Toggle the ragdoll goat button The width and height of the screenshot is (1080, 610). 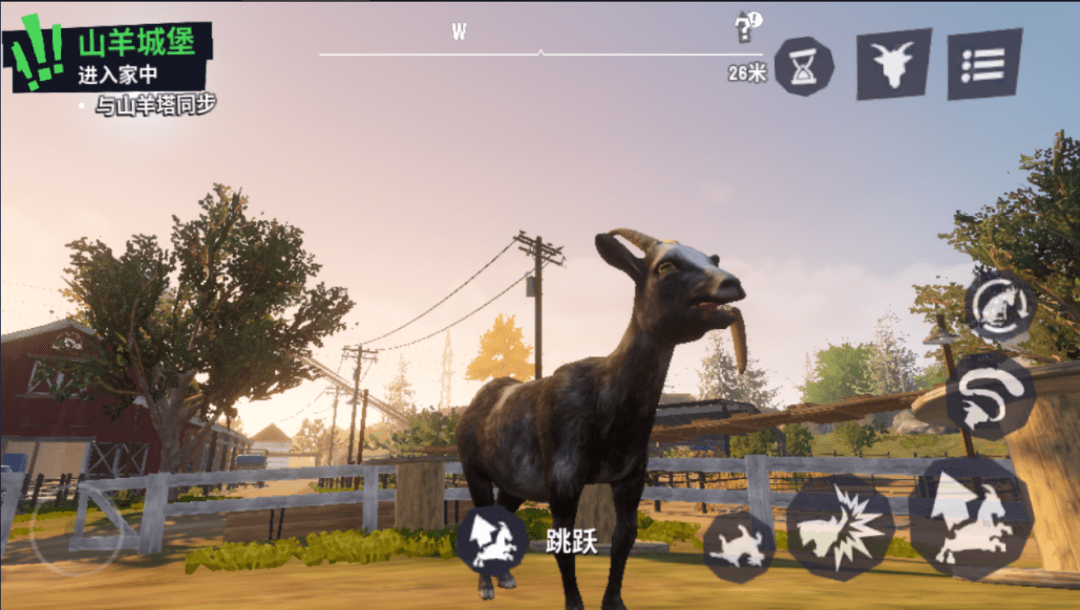click(739, 547)
